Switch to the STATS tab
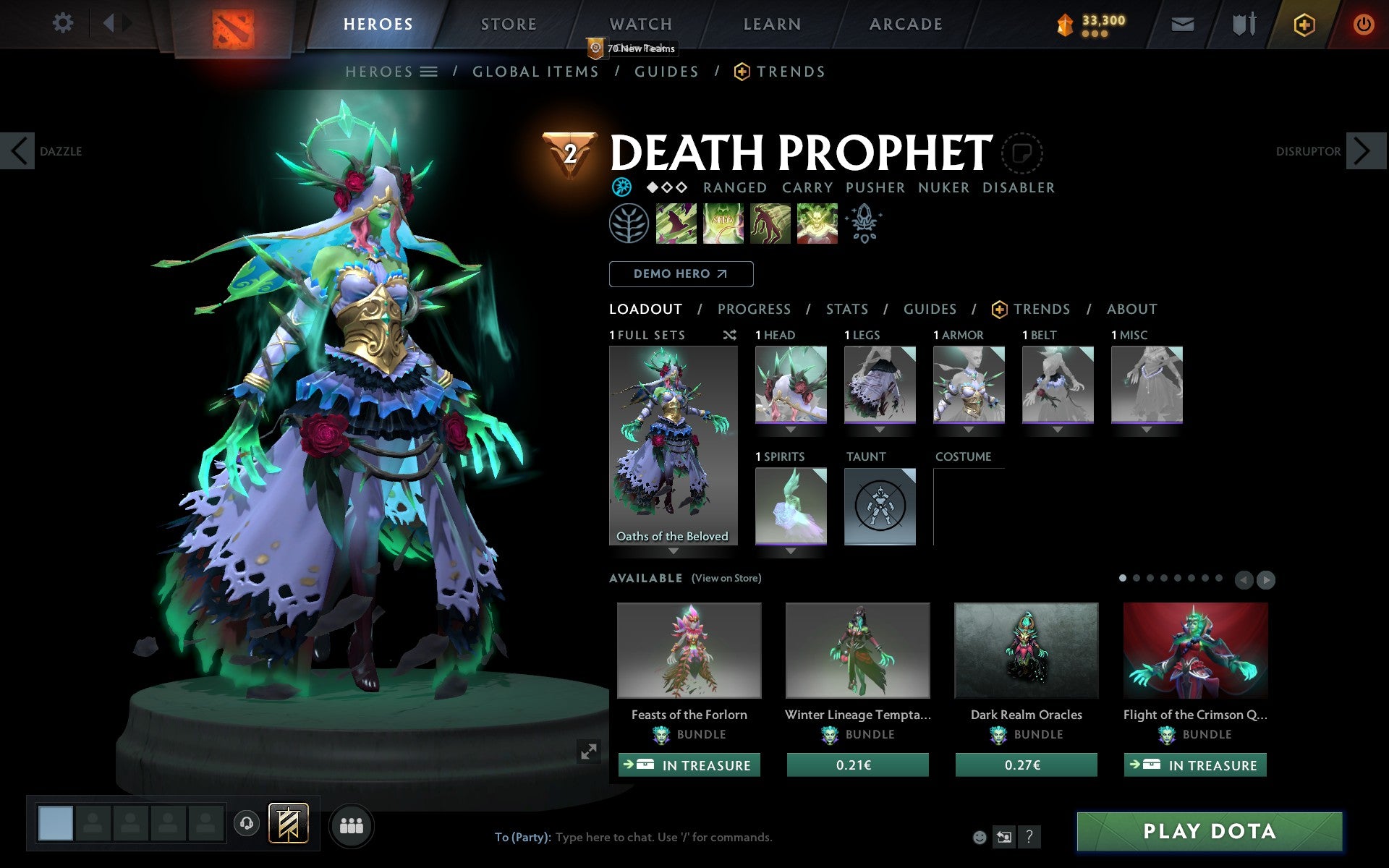This screenshot has height=868, width=1389. [x=846, y=309]
